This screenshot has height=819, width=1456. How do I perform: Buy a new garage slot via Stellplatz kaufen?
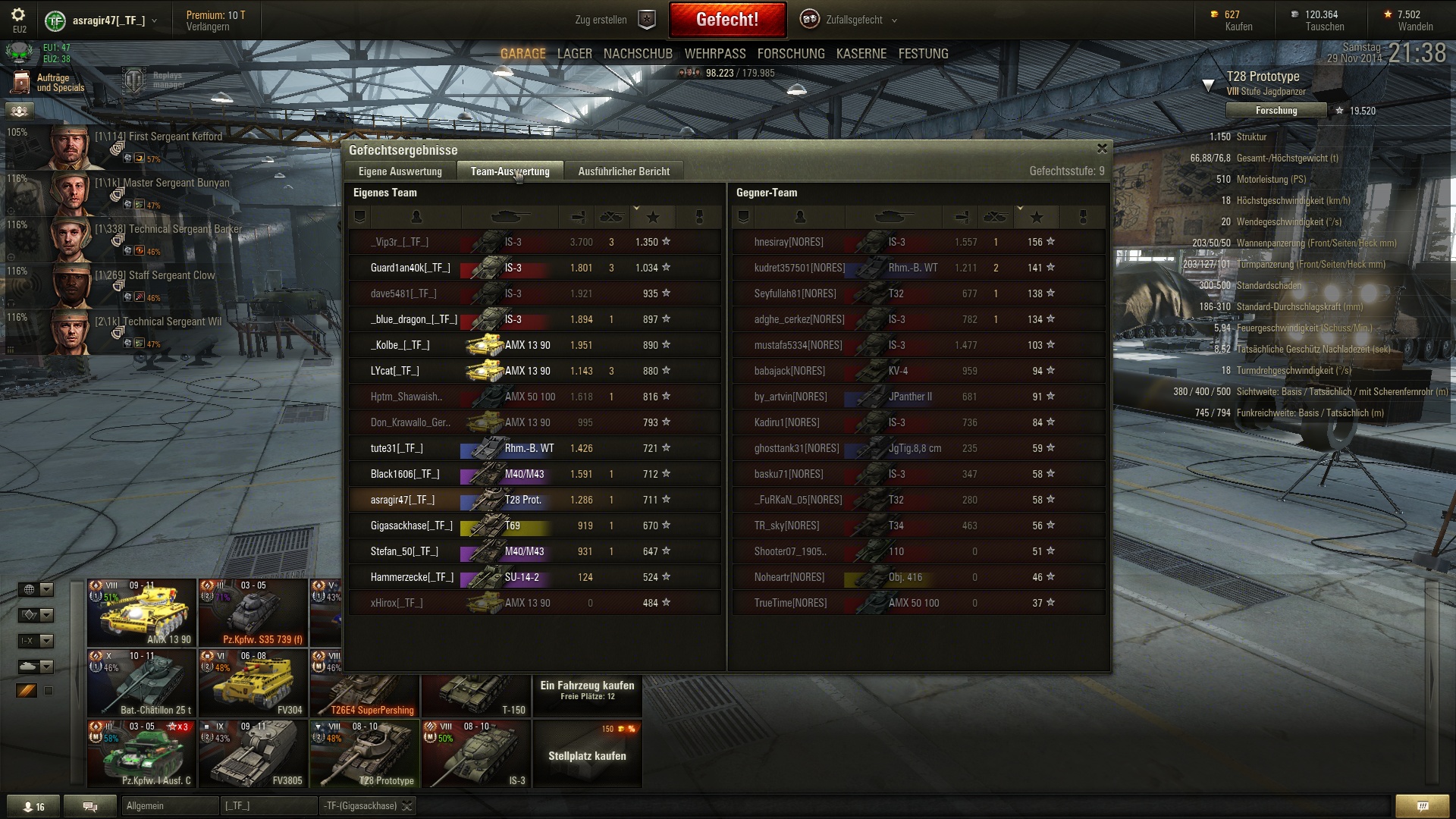click(587, 754)
